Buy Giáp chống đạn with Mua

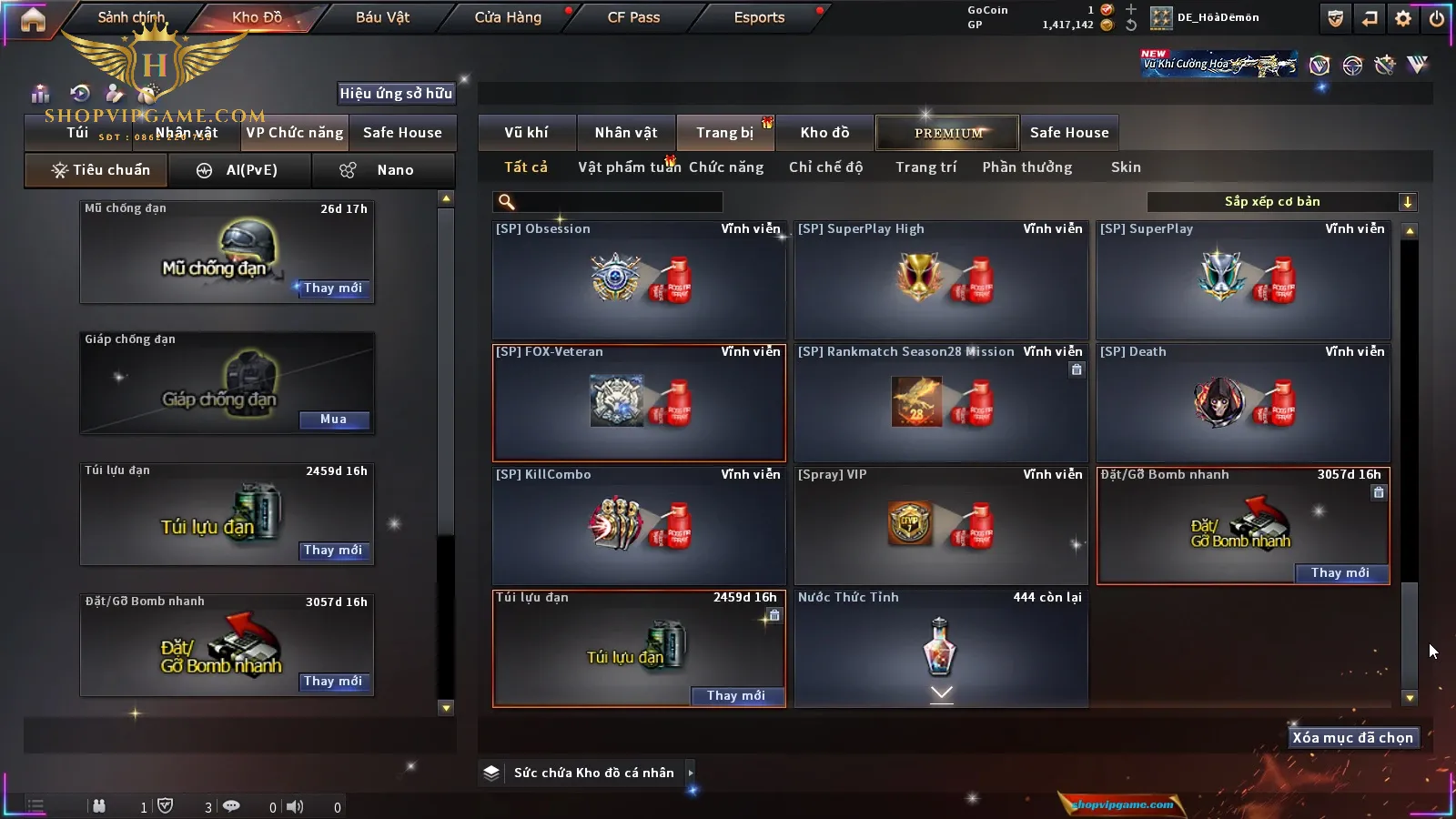click(x=333, y=420)
